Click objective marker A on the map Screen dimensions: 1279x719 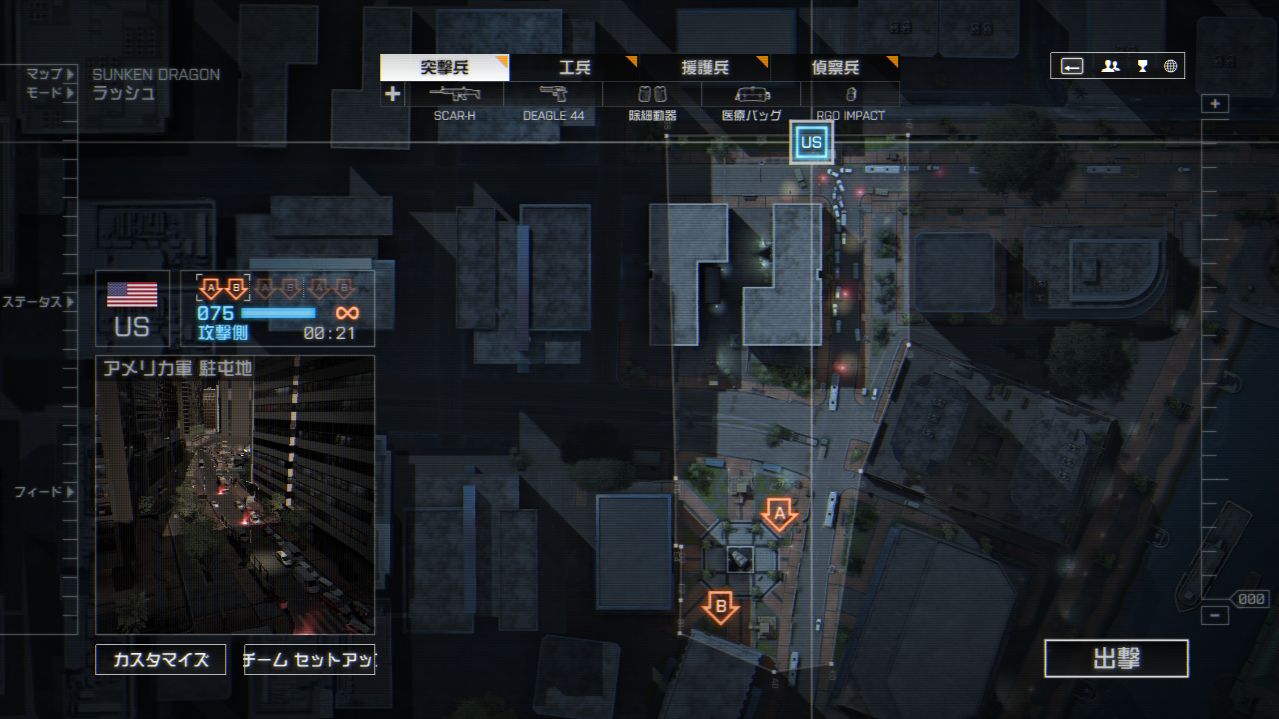(x=779, y=515)
